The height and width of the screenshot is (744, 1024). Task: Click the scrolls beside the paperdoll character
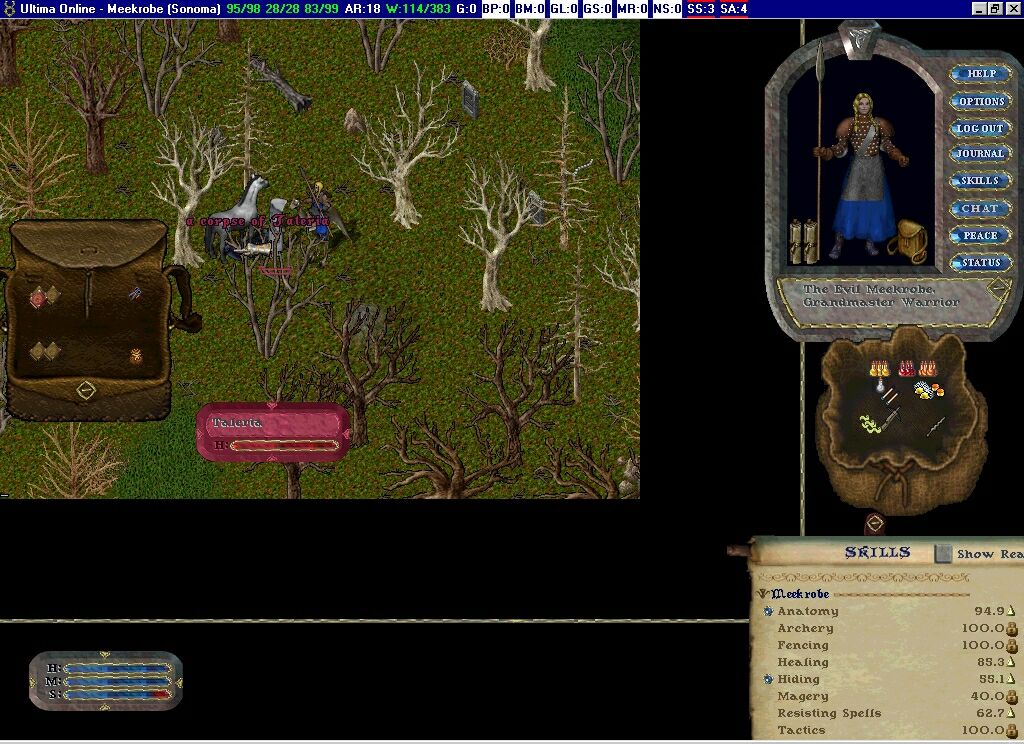coord(805,242)
